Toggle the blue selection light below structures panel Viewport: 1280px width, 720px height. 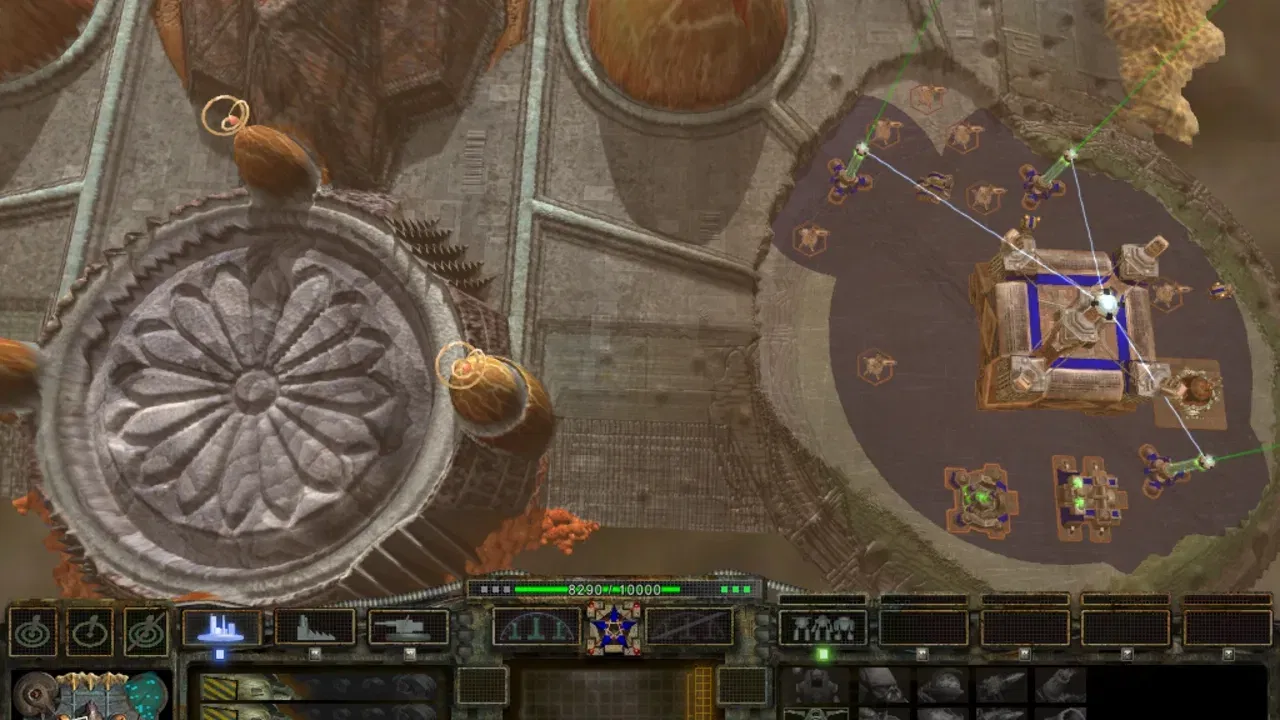[219, 653]
